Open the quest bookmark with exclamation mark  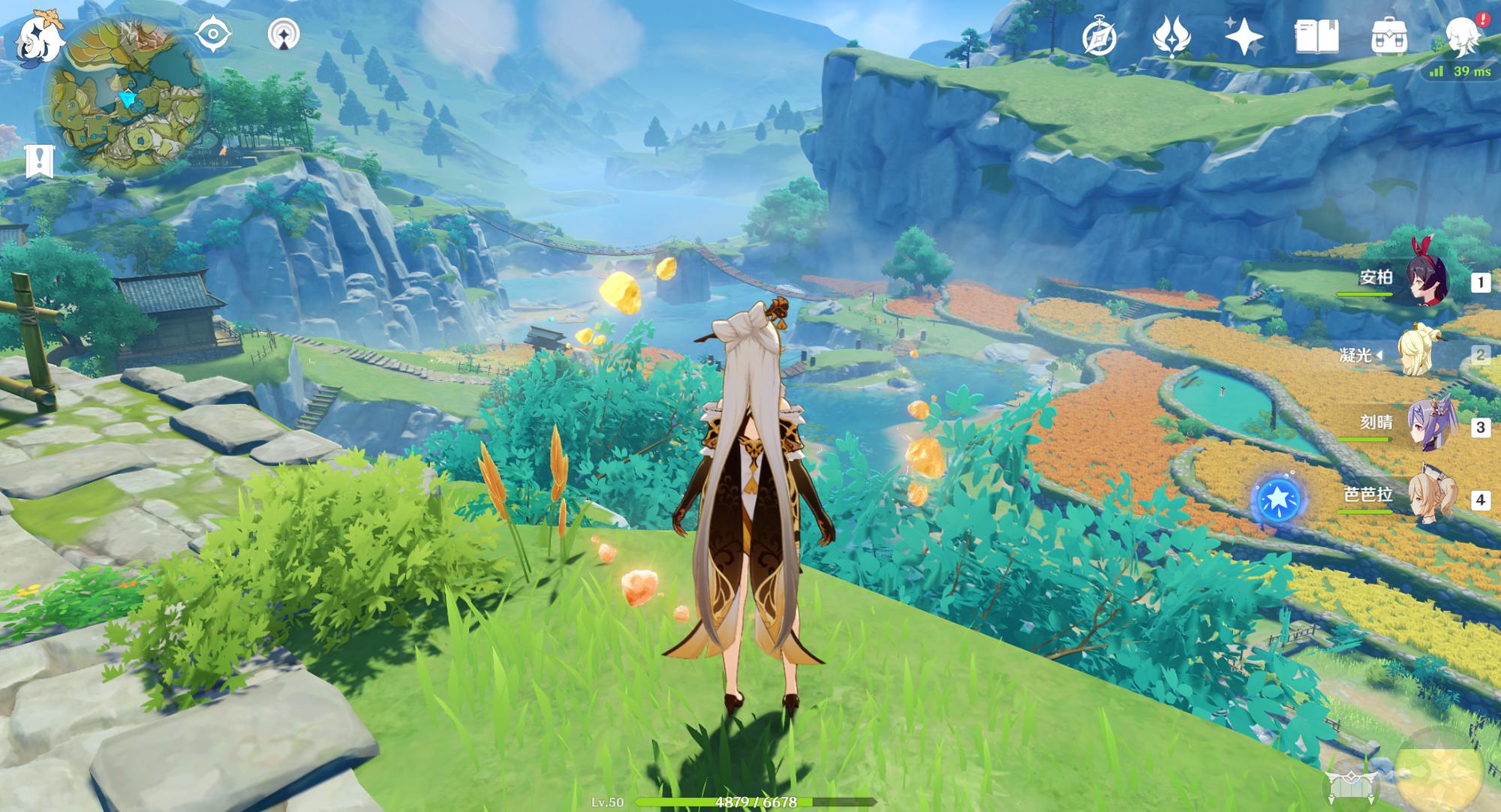coord(39,160)
